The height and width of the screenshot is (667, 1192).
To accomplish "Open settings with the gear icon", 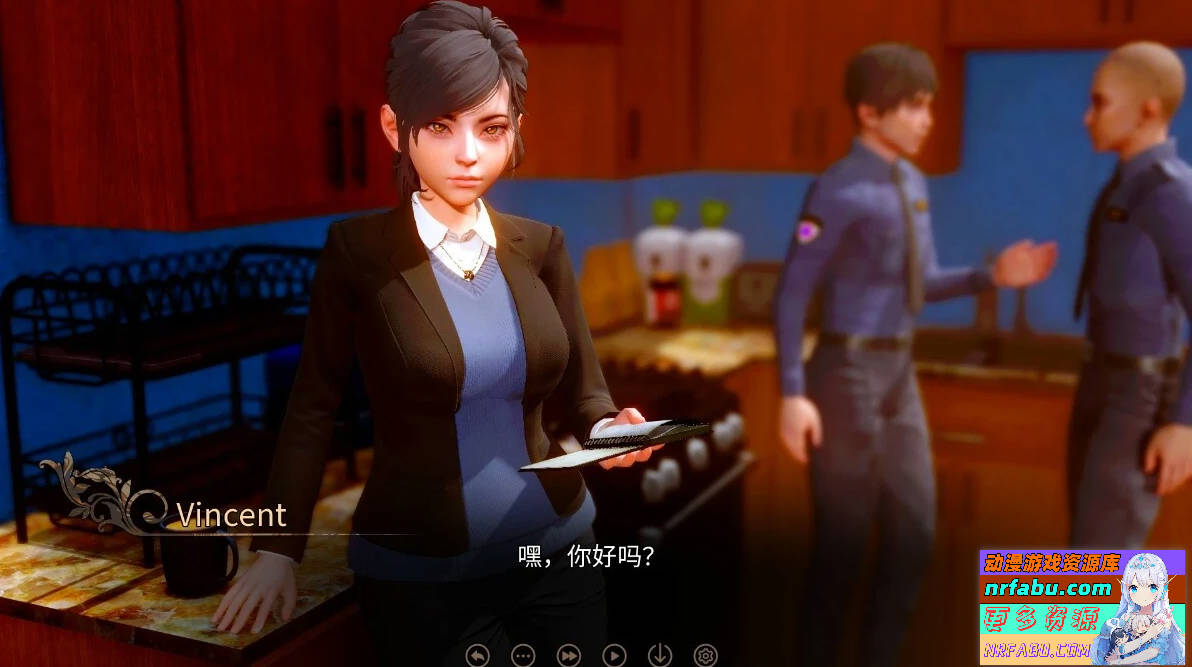I will 705,655.
